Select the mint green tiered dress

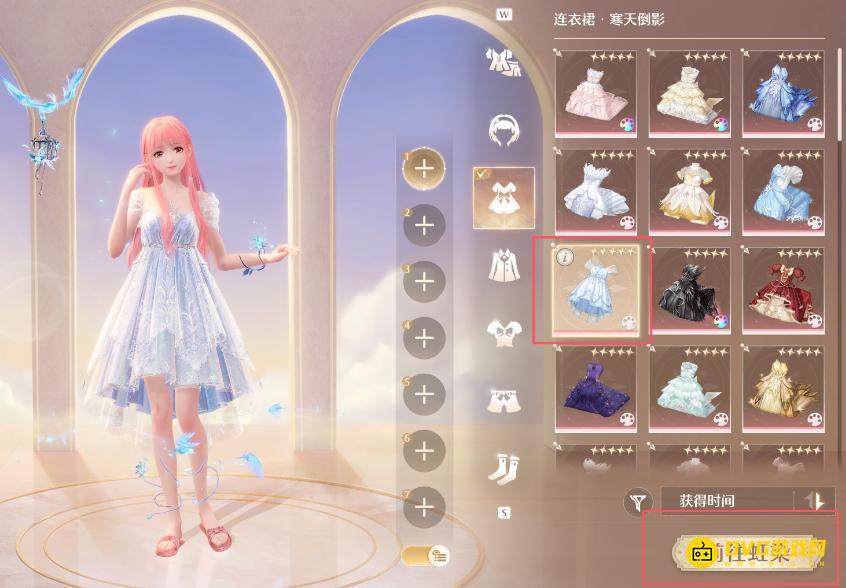coord(689,387)
